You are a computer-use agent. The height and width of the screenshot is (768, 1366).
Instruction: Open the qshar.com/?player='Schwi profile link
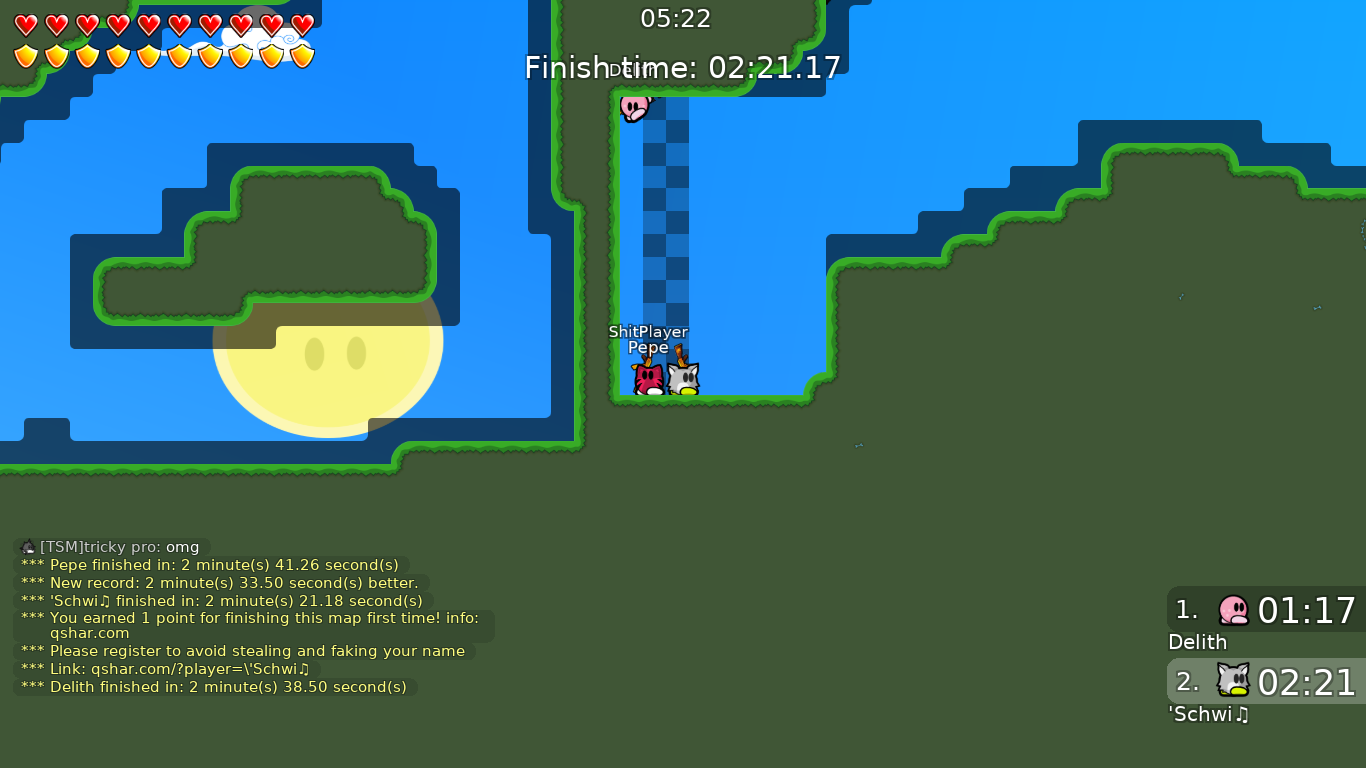200,669
